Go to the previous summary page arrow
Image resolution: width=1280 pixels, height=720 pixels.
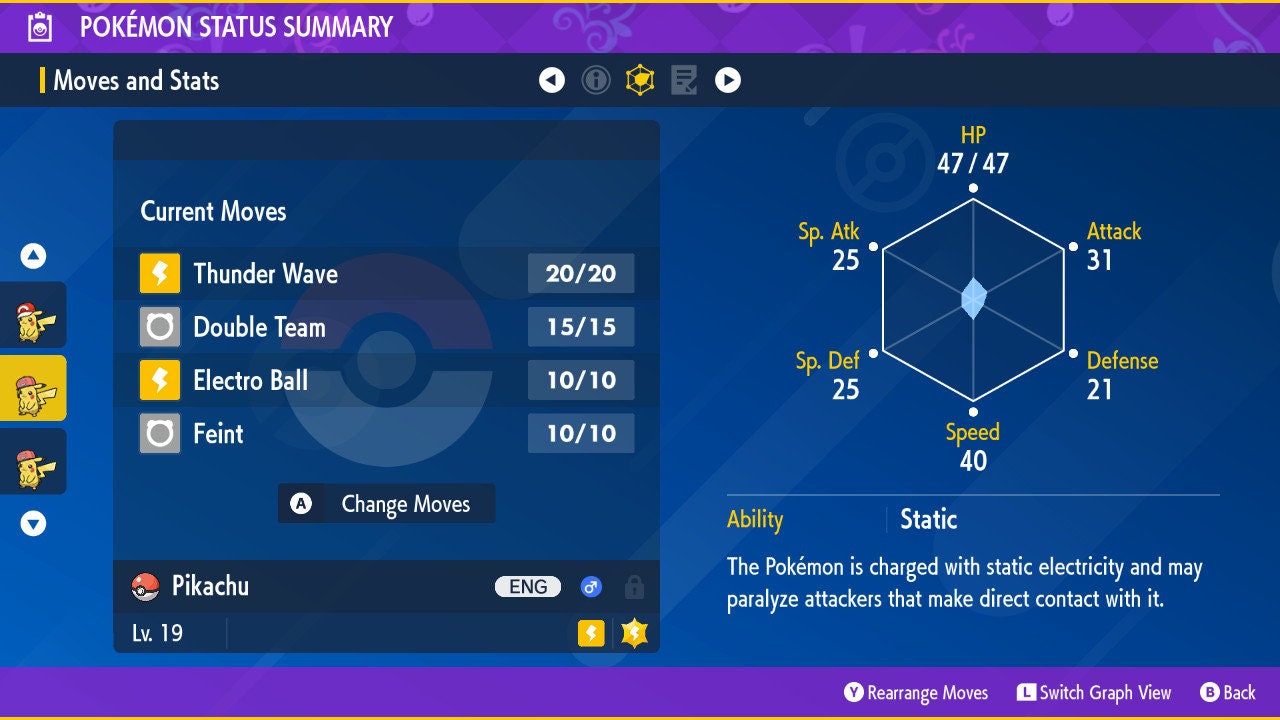tap(552, 80)
